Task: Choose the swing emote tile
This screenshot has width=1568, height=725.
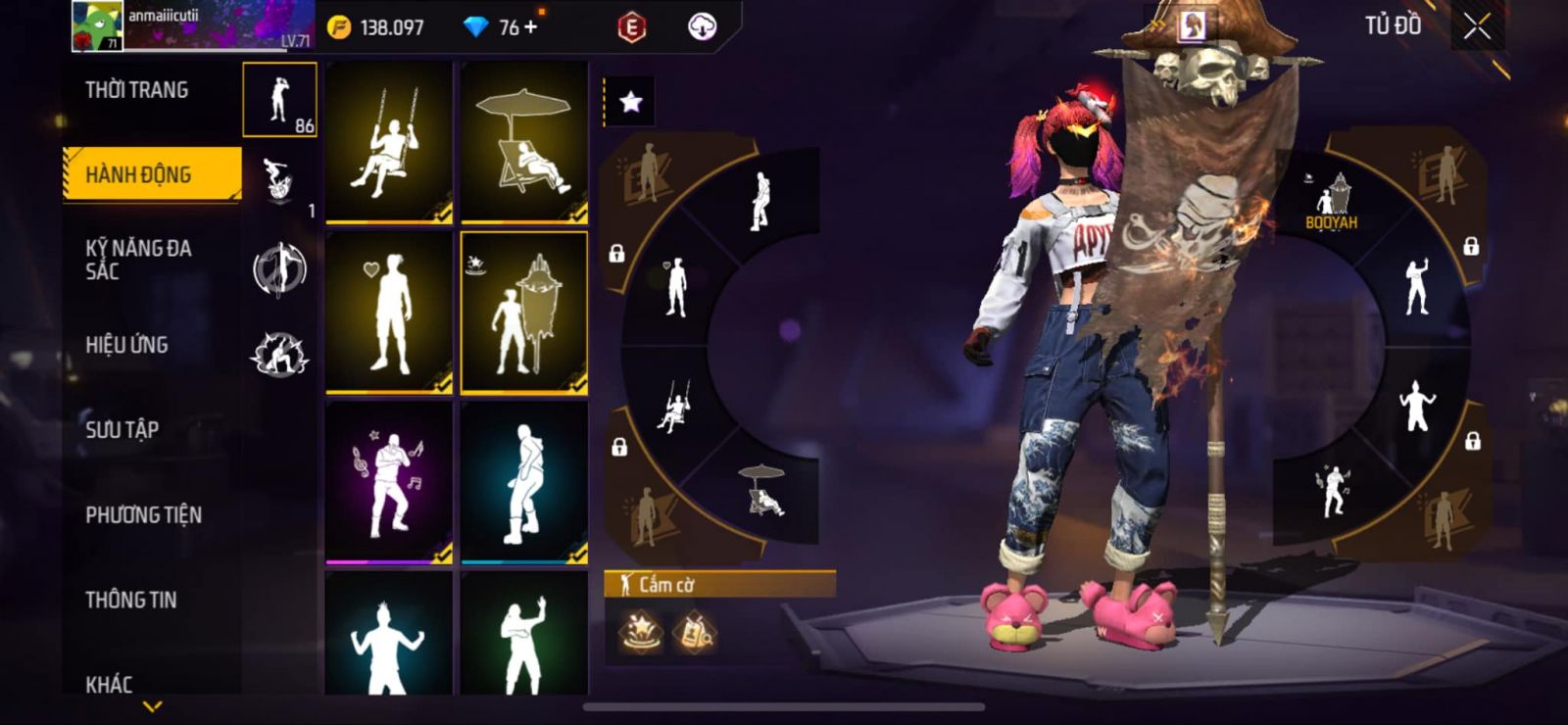Action: 389,142
